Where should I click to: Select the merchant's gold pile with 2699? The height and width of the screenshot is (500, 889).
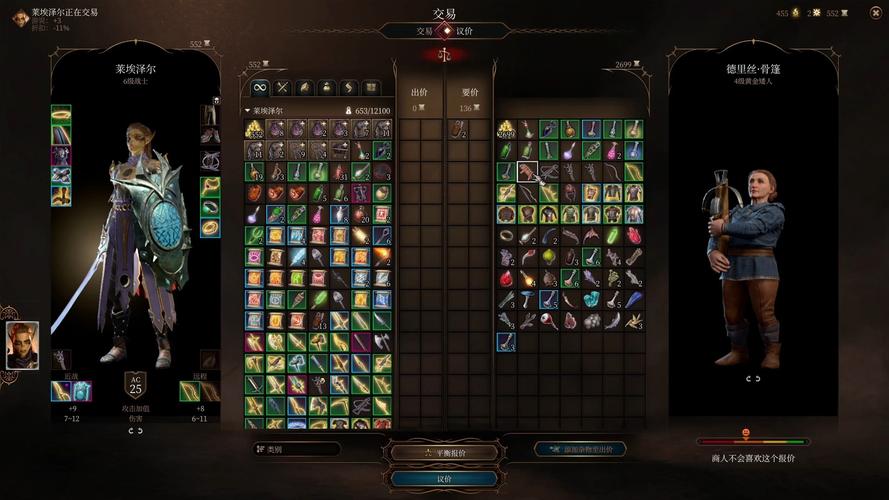(x=506, y=129)
